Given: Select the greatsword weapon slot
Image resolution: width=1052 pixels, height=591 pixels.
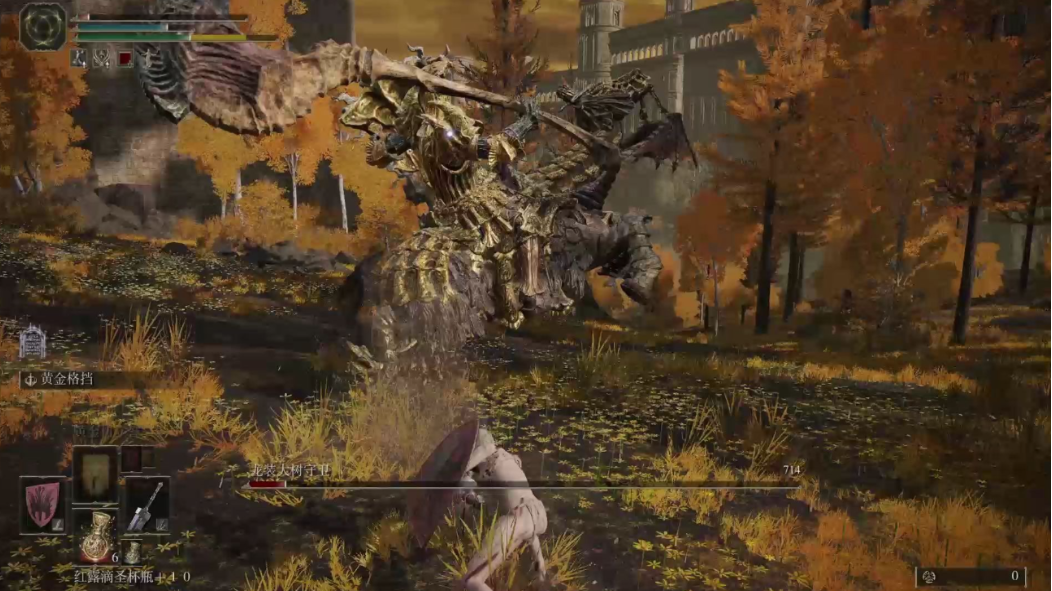Looking at the screenshot, I should [146, 505].
